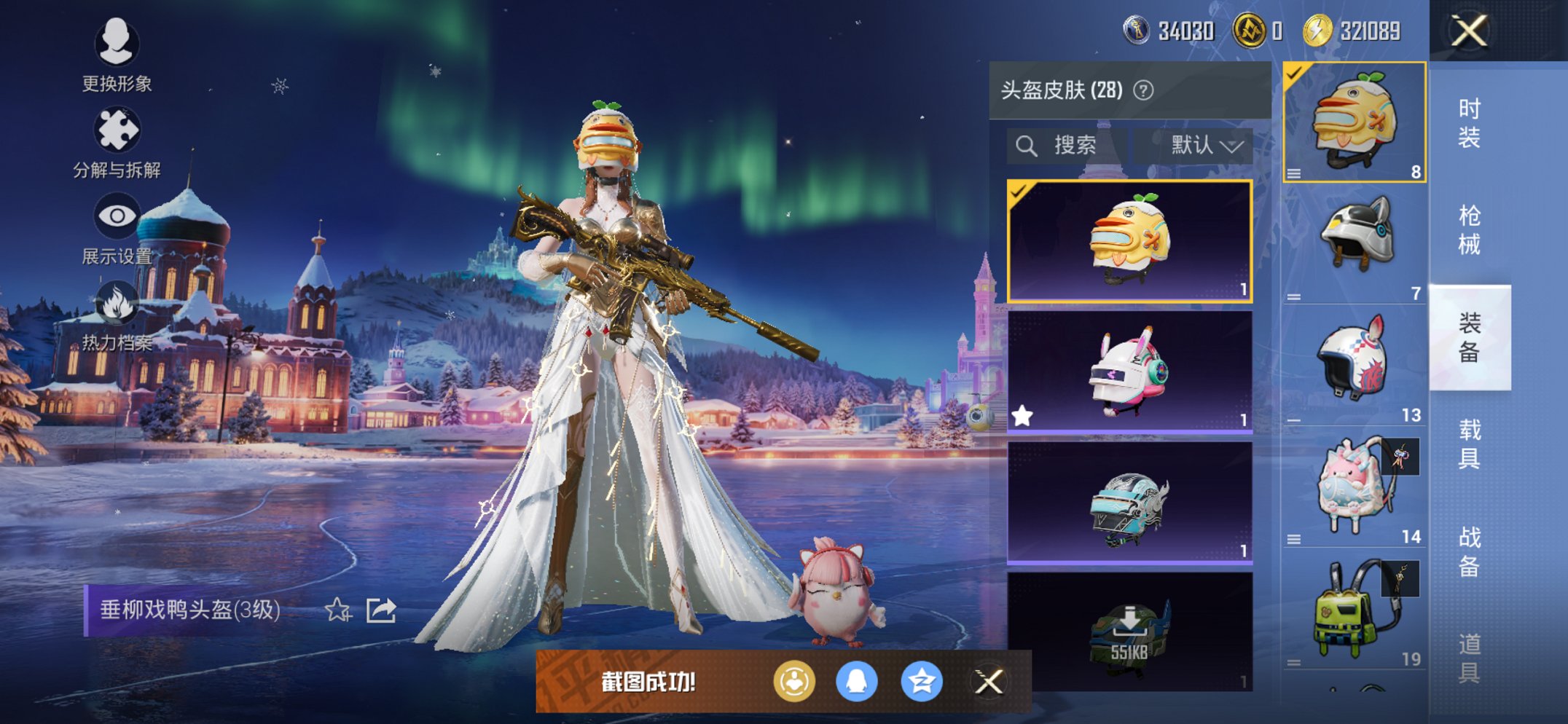1568x724 pixels.
Task: Share the current helmet skin
Action: click(x=381, y=610)
